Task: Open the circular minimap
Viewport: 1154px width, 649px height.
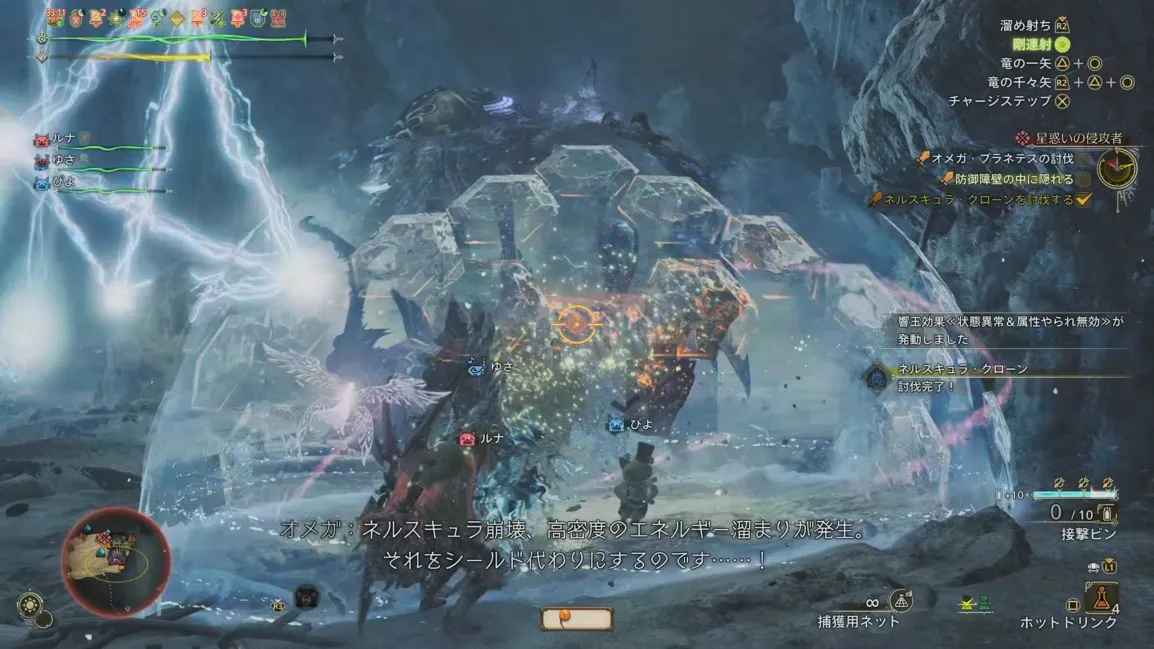Action: pyautogui.click(x=114, y=560)
